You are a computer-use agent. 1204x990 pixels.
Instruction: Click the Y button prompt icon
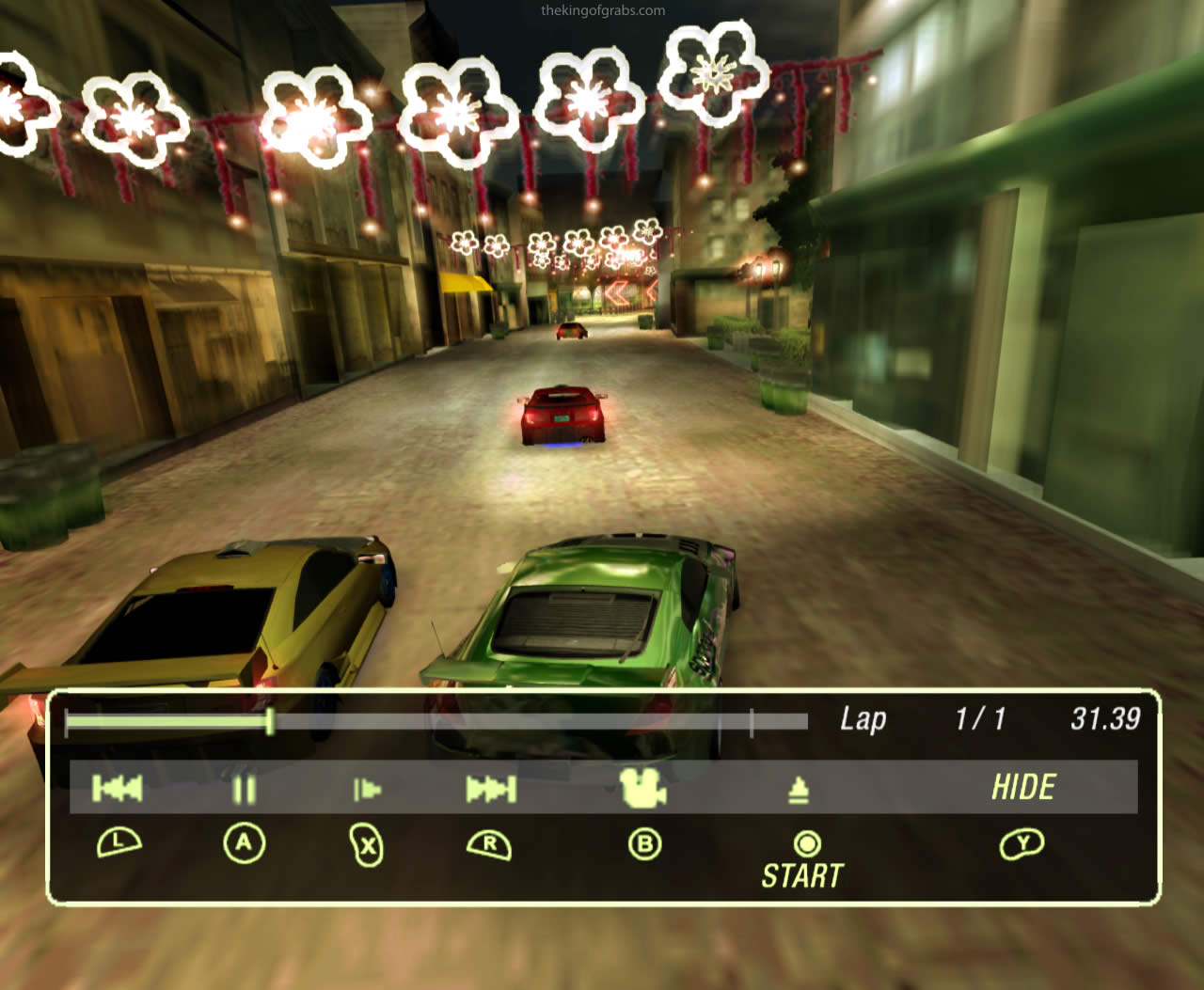pos(1023,845)
